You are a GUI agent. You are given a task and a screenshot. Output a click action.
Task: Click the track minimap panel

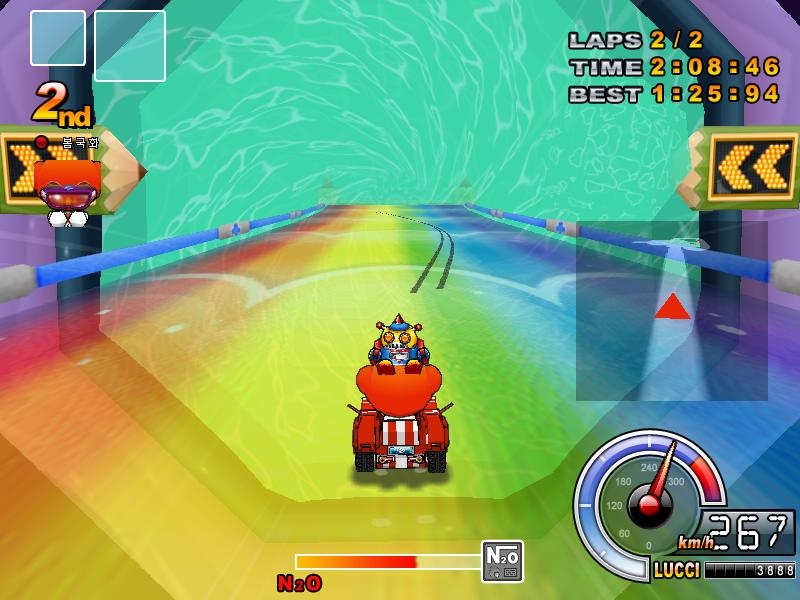coord(671,310)
